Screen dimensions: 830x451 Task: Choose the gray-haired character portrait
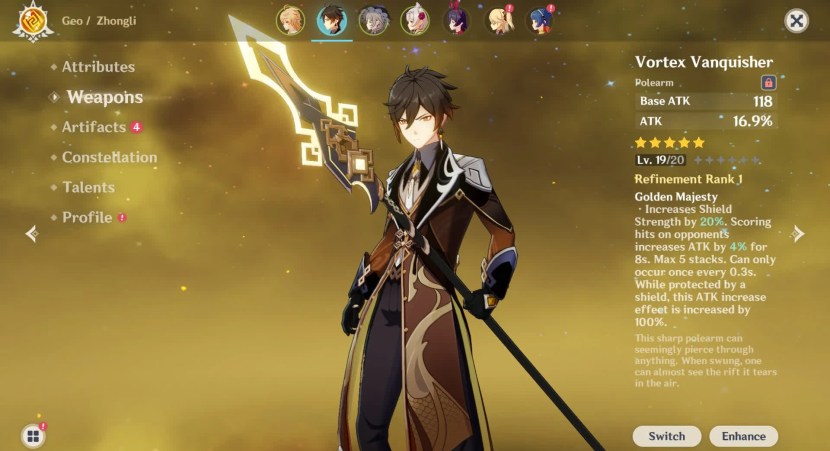pyautogui.click(x=374, y=20)
